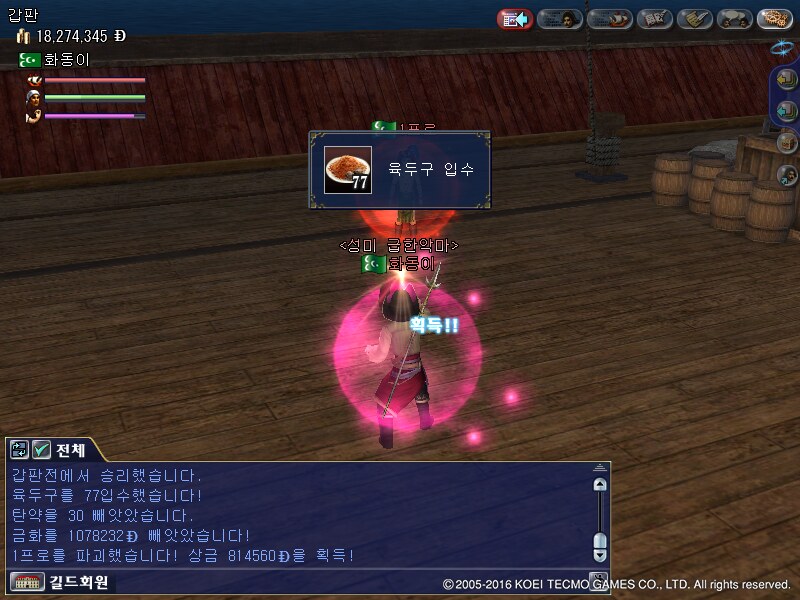Screen dimensions: 800x600
Task: Click the yellow arrow side panel button
Action: tap(787, 81)
